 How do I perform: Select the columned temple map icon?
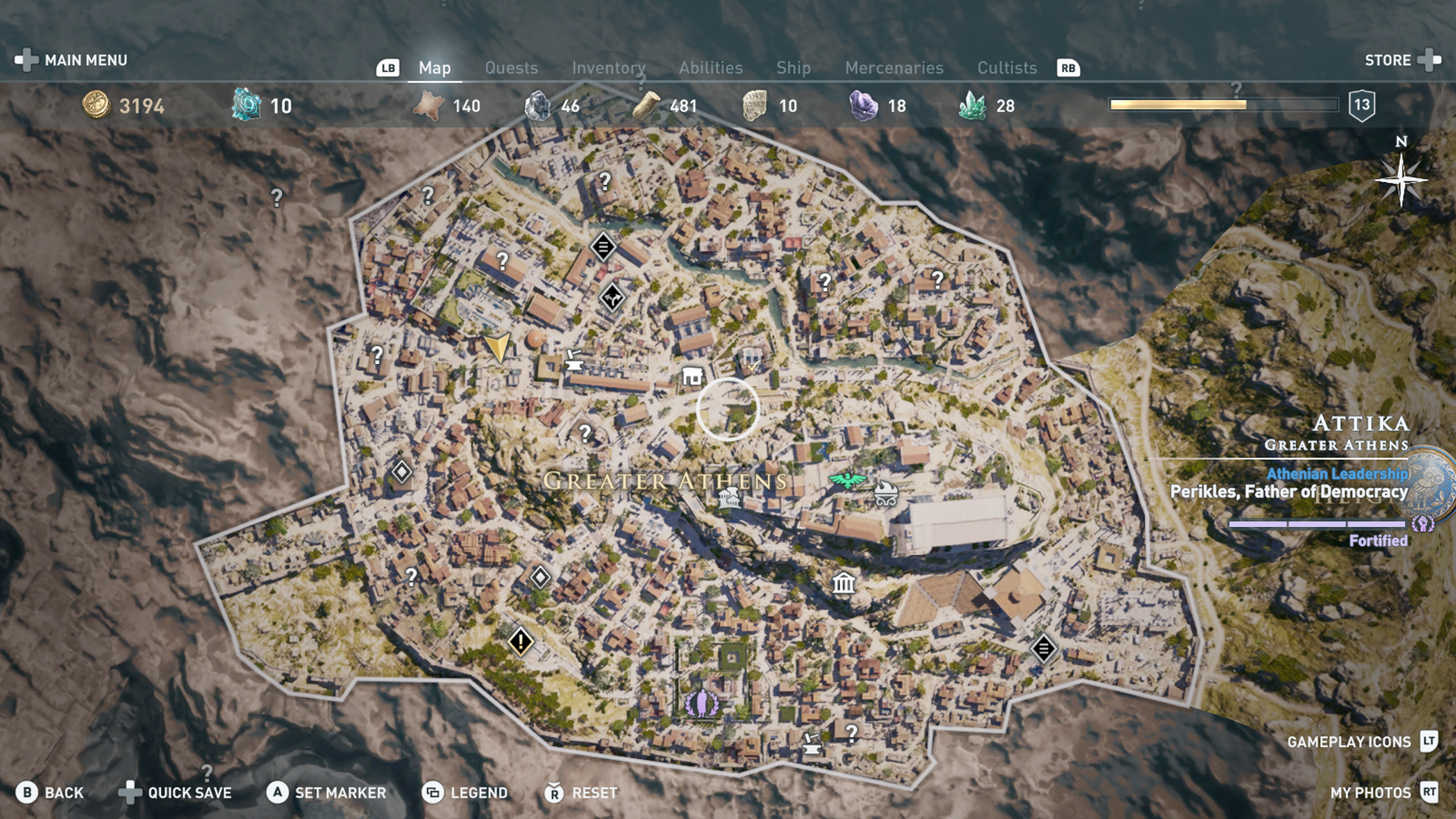843,583
